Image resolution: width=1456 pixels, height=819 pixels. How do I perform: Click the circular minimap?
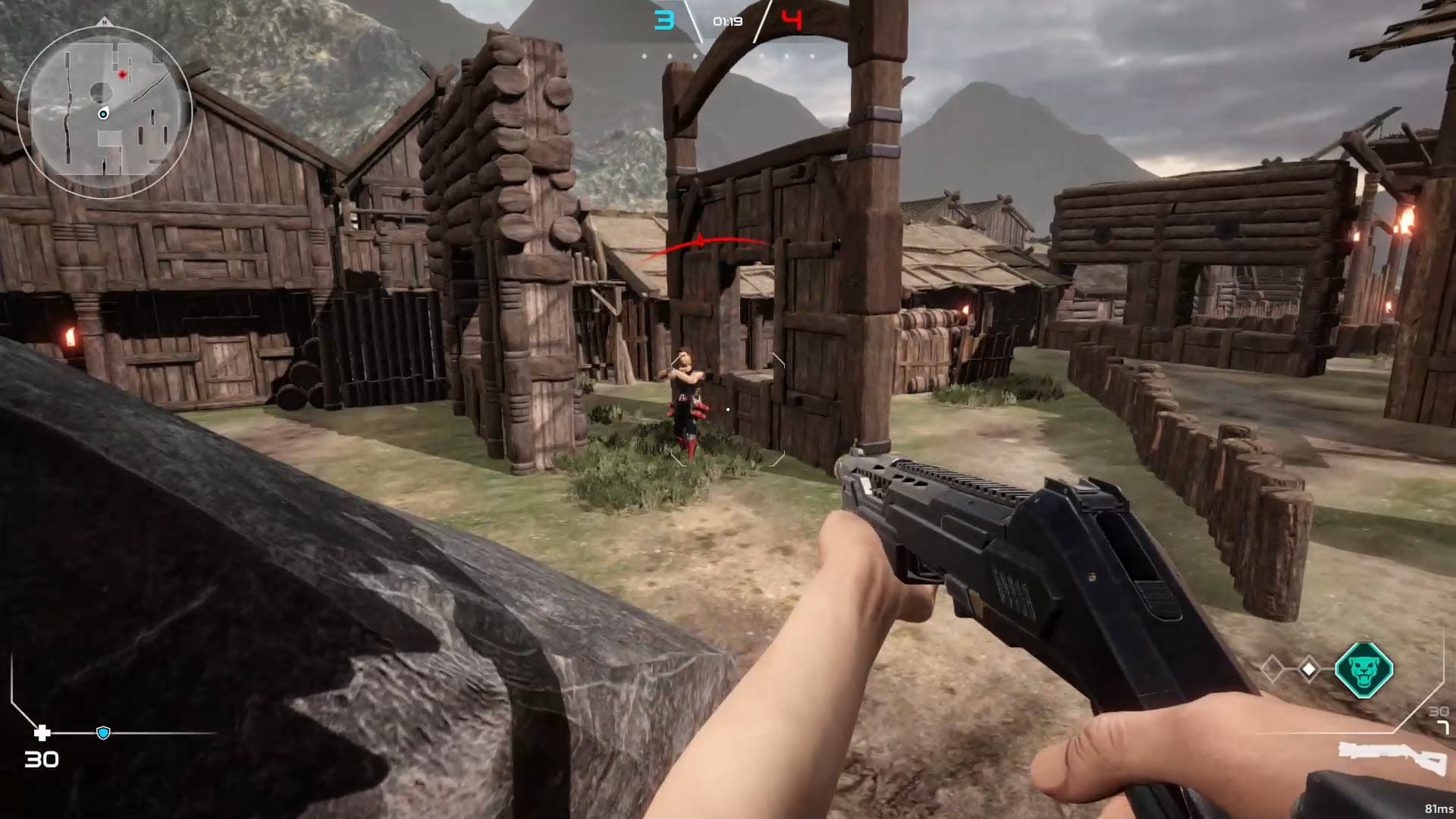104,112
